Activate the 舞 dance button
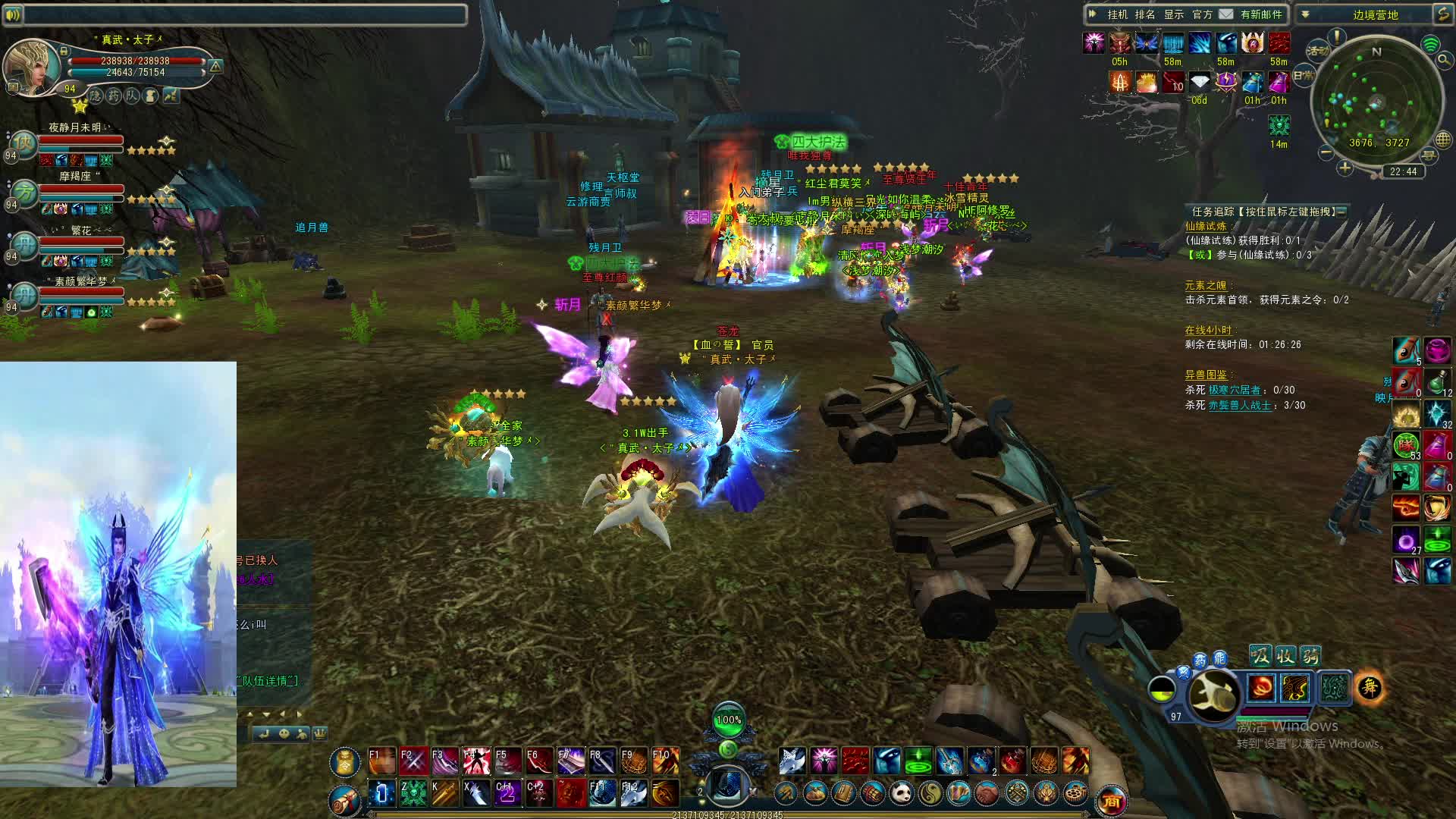Image resolution: width=1456 pixels, height=819 pixels. point(1370,688)
